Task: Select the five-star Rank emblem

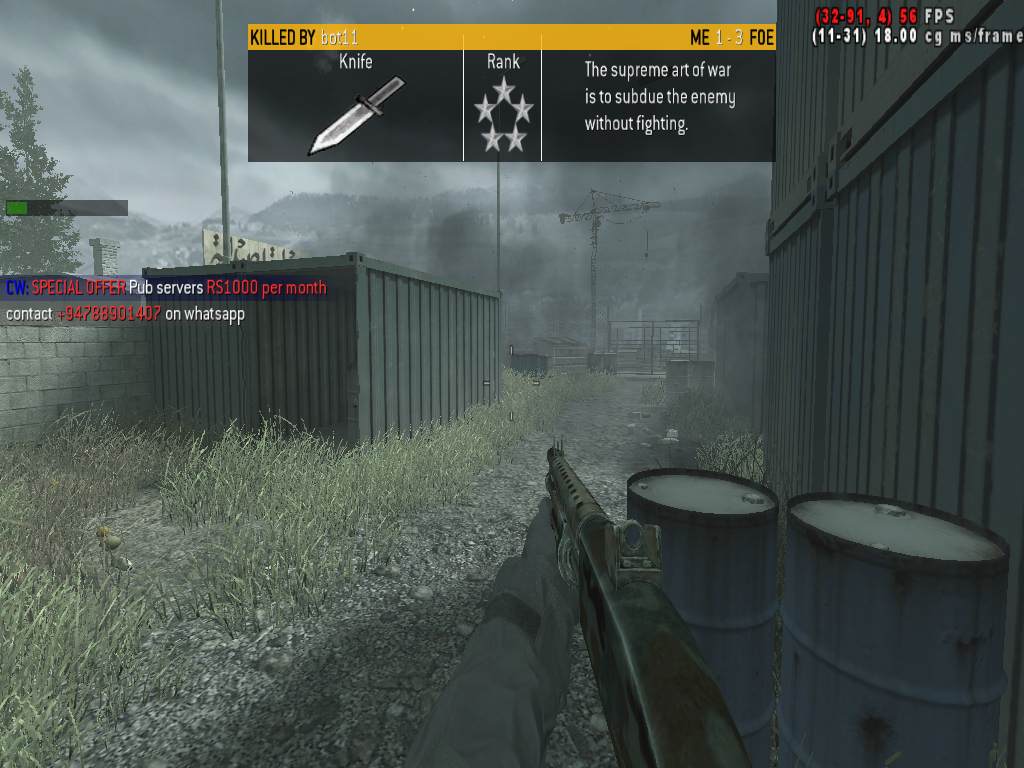Action: point(503,115)
